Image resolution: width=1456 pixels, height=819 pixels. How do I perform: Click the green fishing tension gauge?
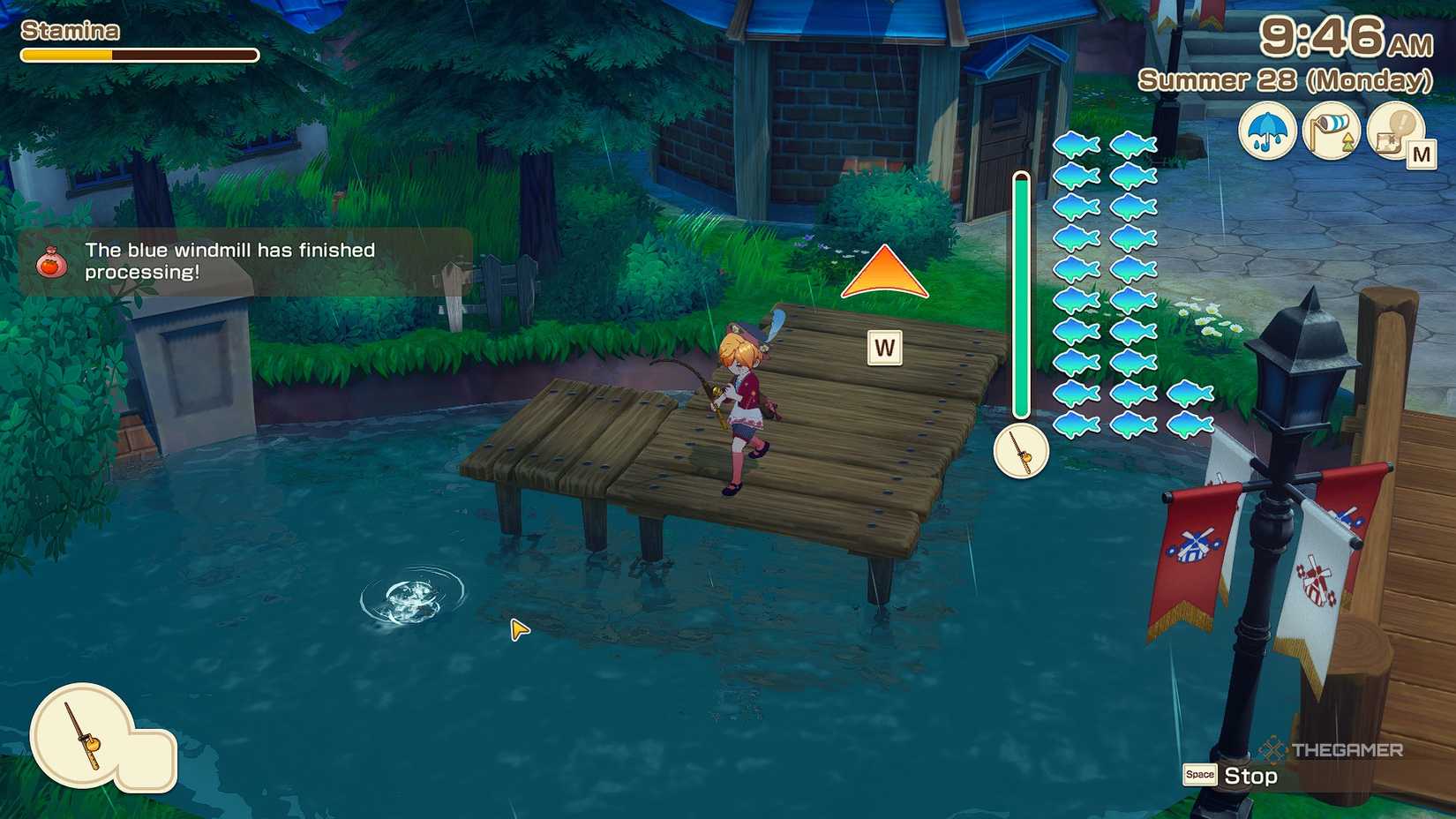1021,291
